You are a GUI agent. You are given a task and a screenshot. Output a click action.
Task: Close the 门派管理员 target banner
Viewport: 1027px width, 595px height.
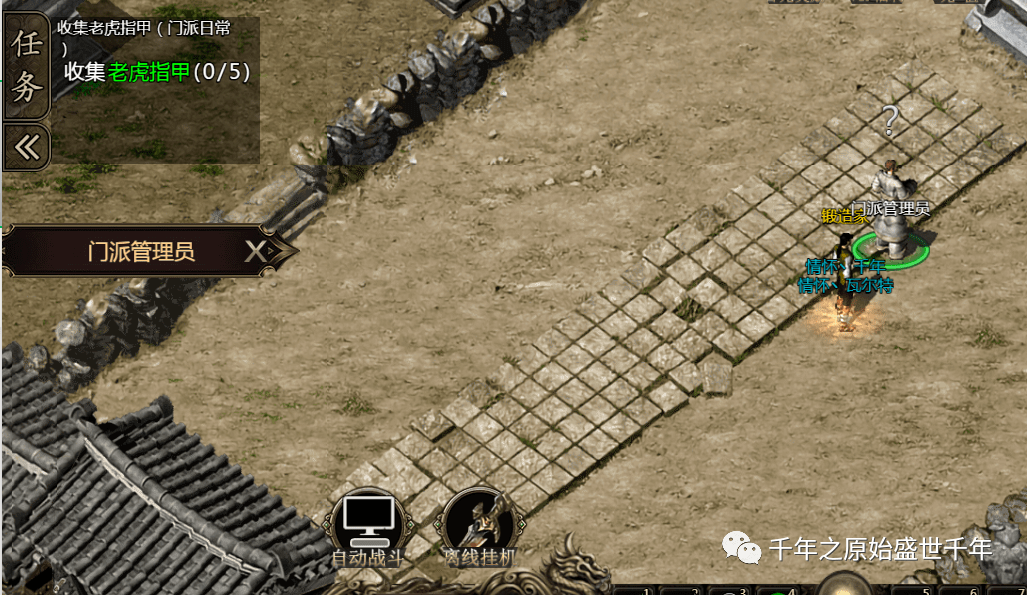pyautogui.click(x=257, y=251)
